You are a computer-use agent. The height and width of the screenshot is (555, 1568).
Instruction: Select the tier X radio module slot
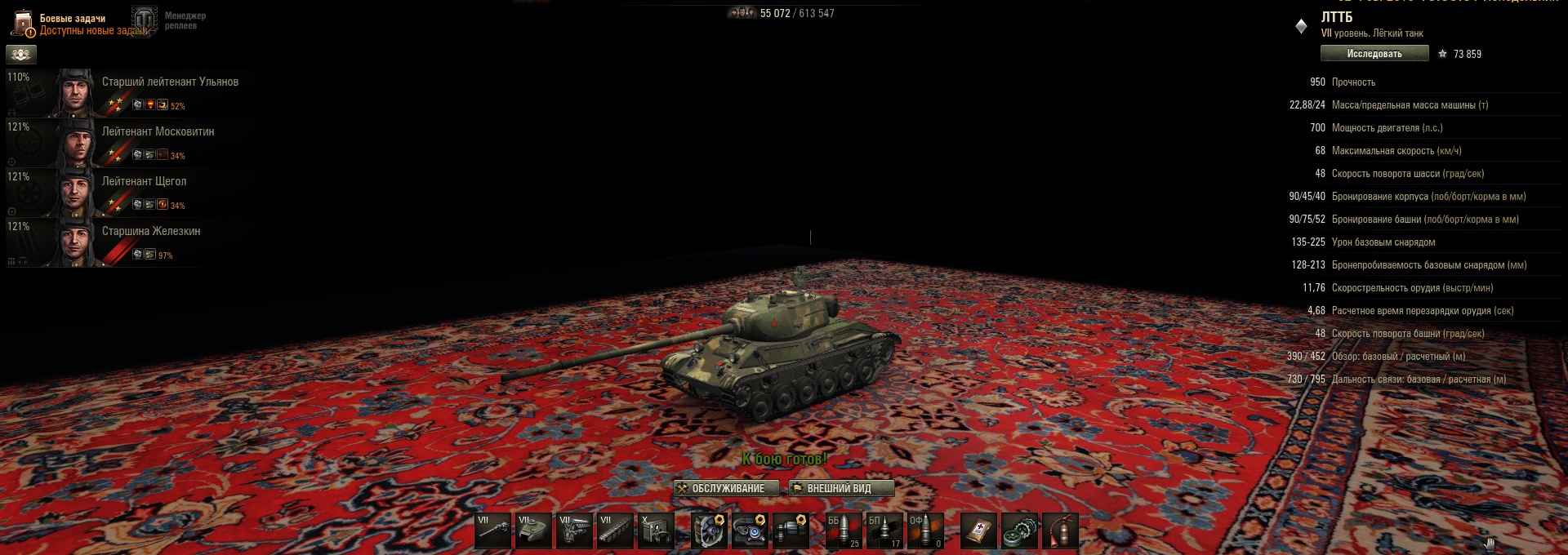point(657,531)
